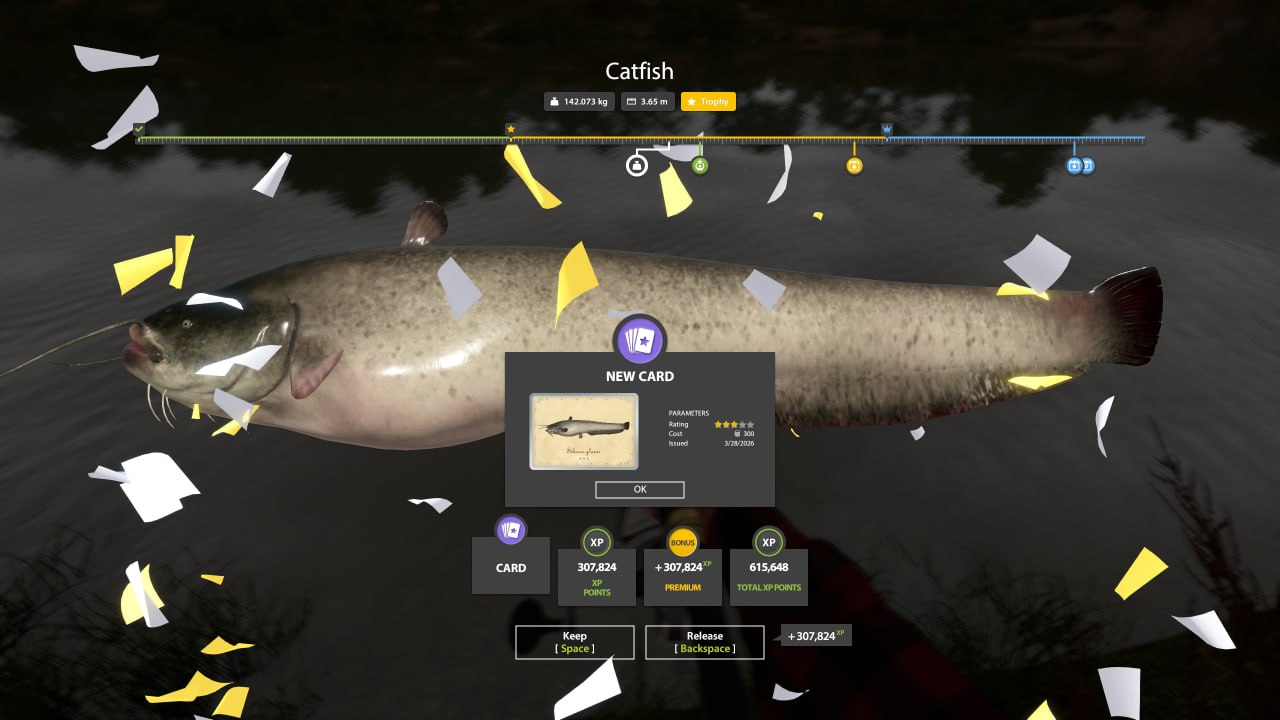Click the 142.073 kg weight badge

[580, 101]
